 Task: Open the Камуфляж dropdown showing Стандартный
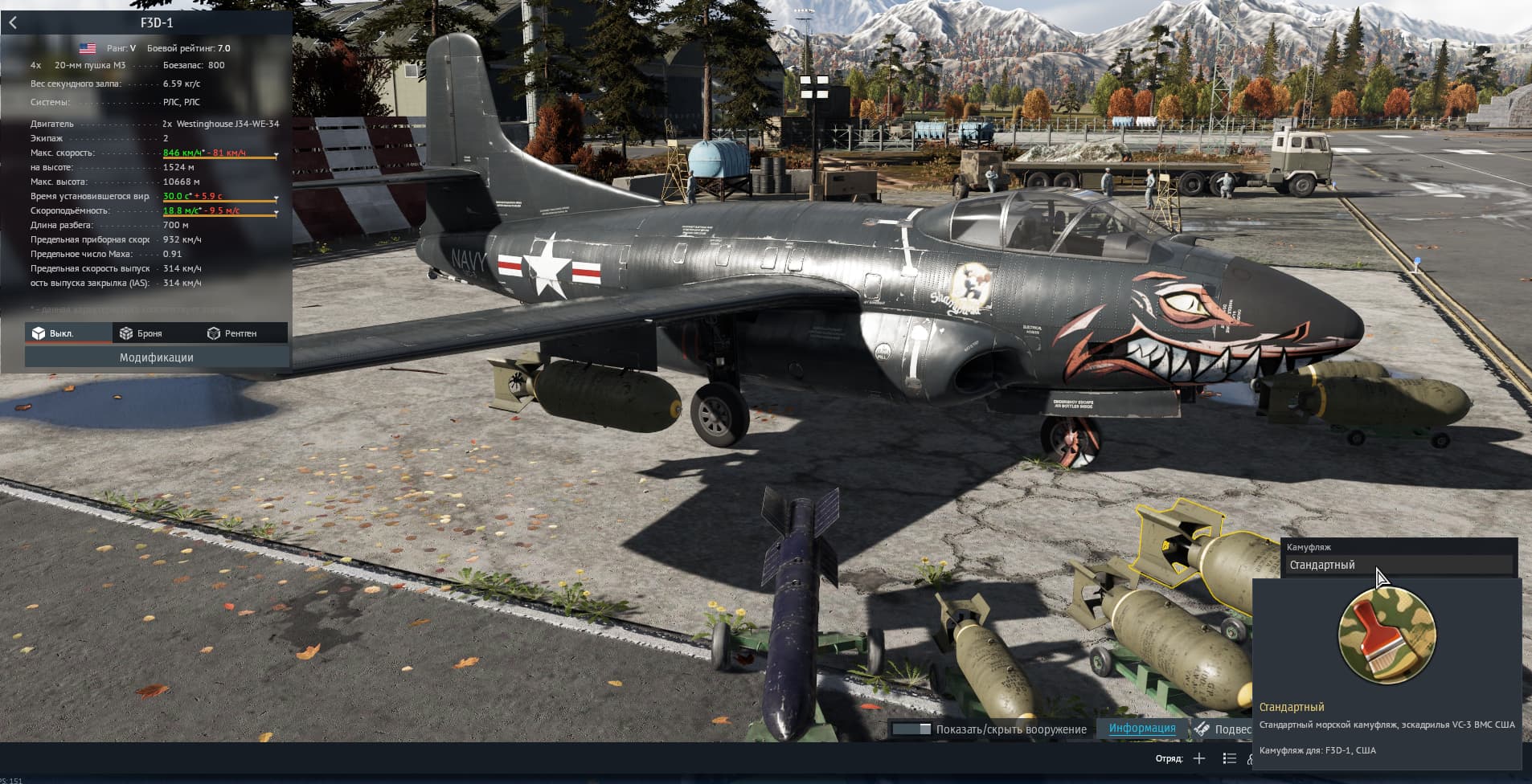click(x=1399, y=566)
